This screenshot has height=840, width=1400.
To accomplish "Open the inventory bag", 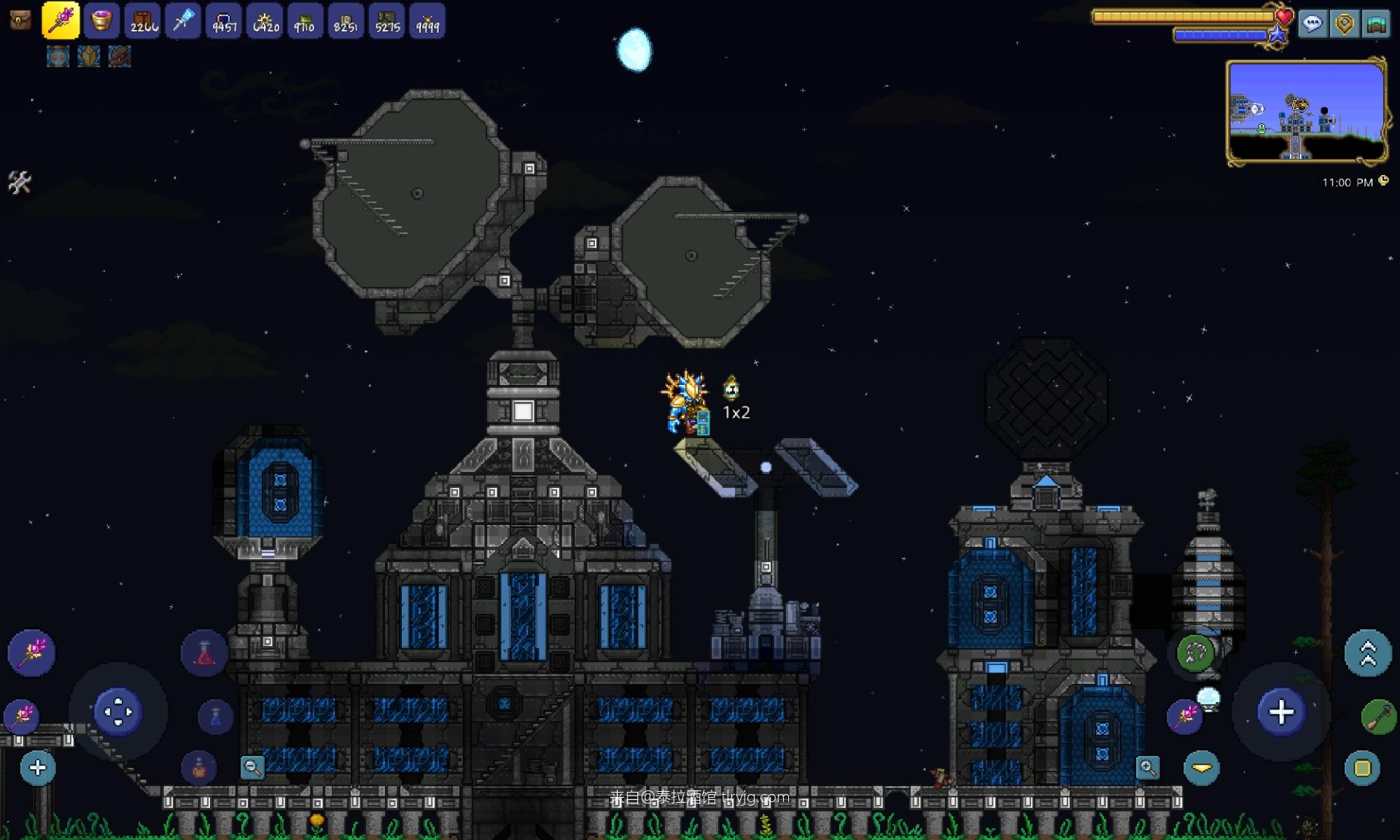I will [x=20, y=20].
